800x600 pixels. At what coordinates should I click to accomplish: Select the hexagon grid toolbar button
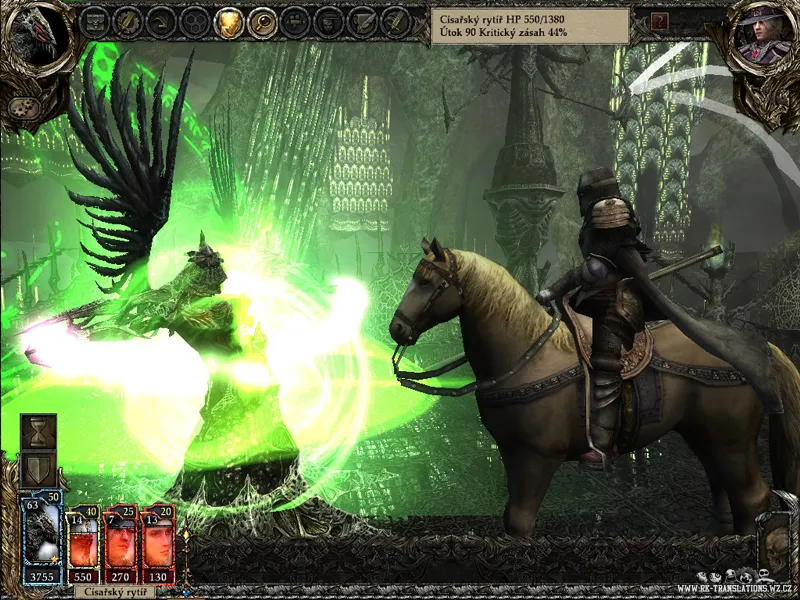(195, 22)
